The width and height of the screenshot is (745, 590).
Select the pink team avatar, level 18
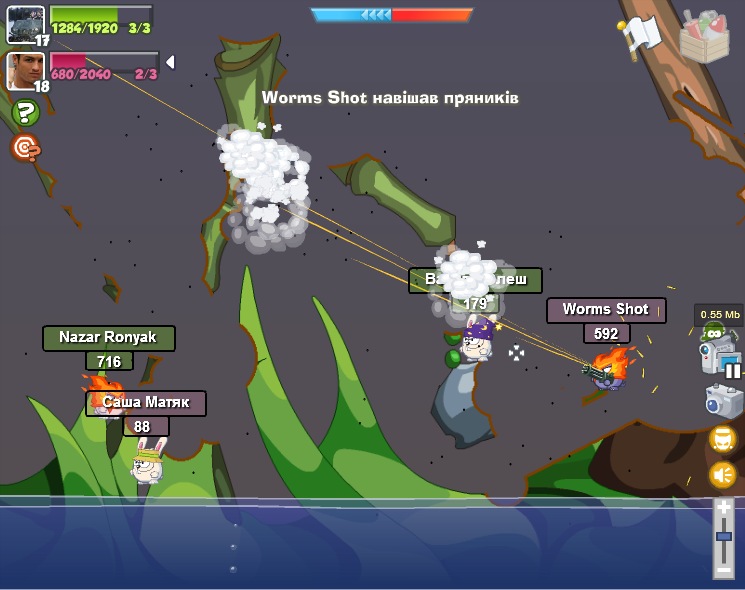25,70
